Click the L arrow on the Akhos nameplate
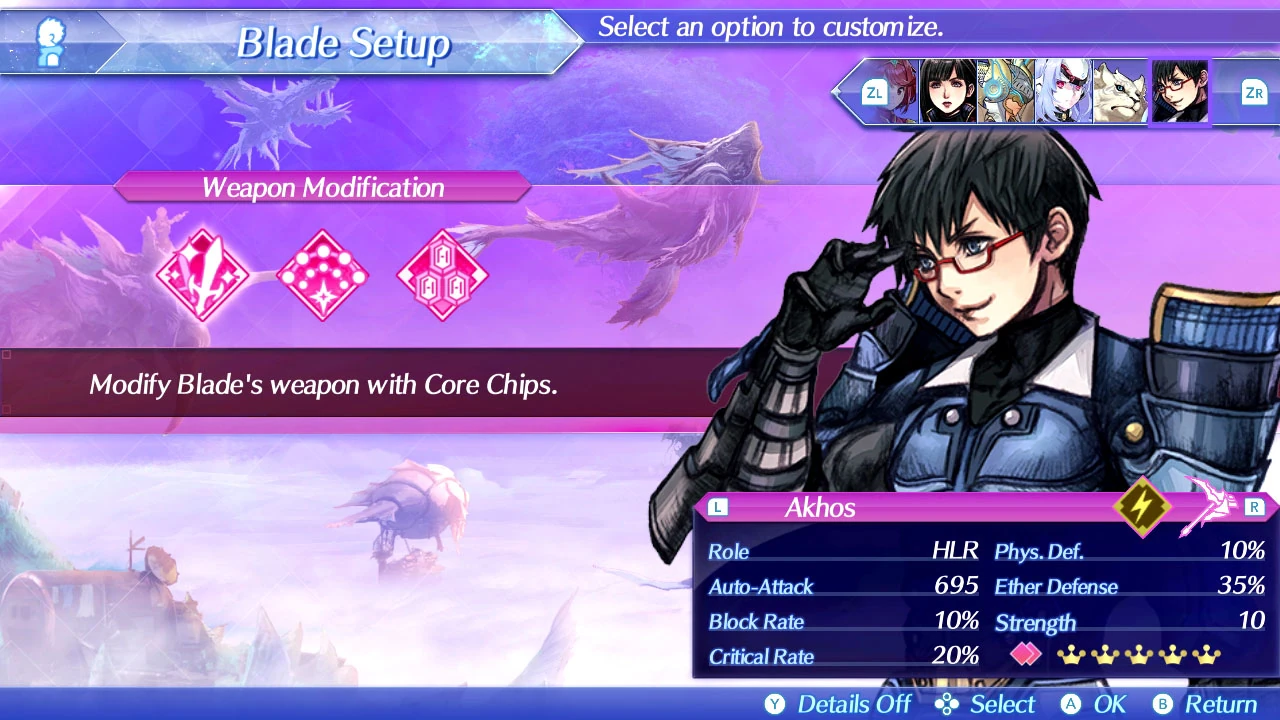This screenshot has height=720, width=1280. pos(717,507)
